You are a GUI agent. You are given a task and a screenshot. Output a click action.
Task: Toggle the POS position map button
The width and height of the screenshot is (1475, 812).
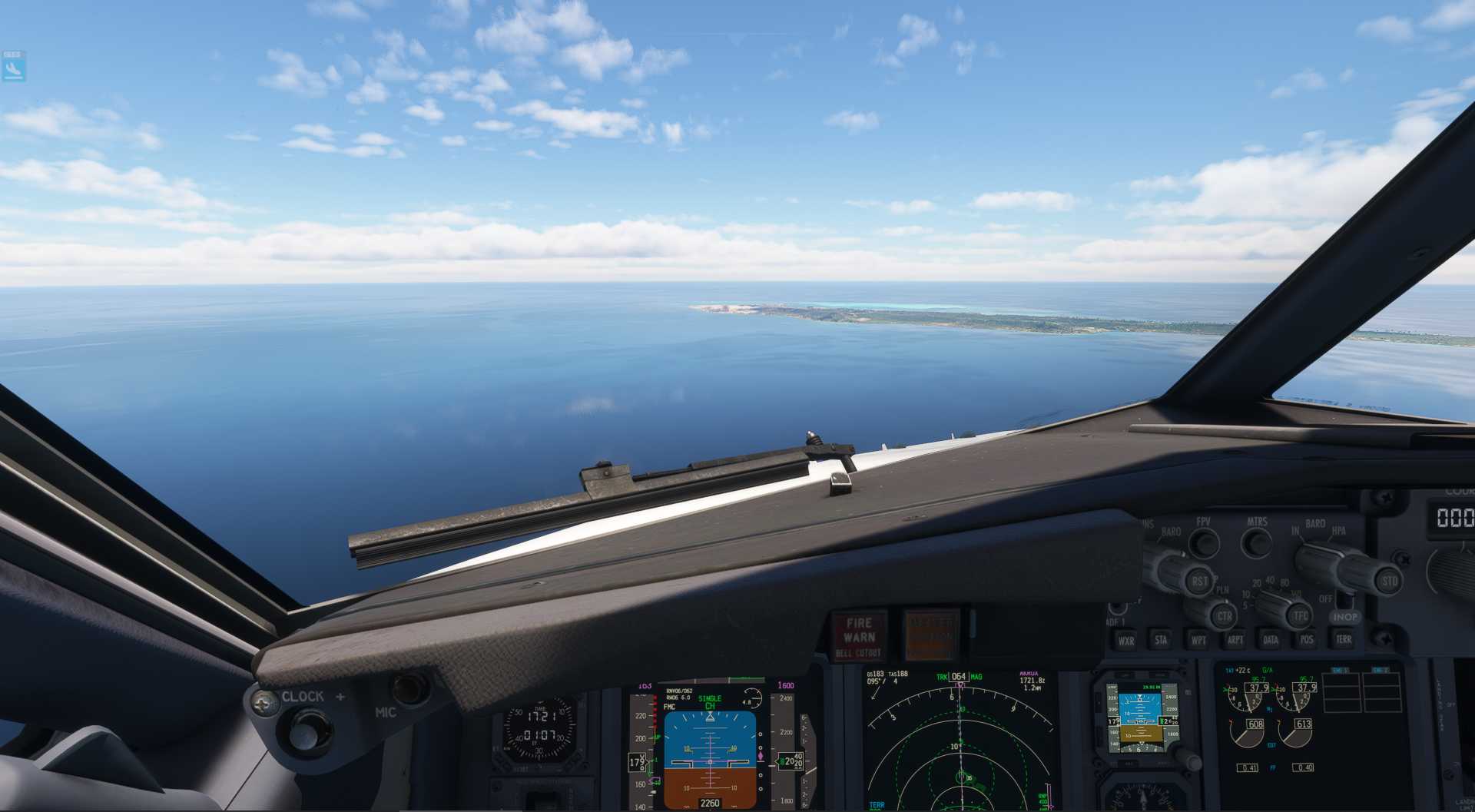(x=1307, y=639)
